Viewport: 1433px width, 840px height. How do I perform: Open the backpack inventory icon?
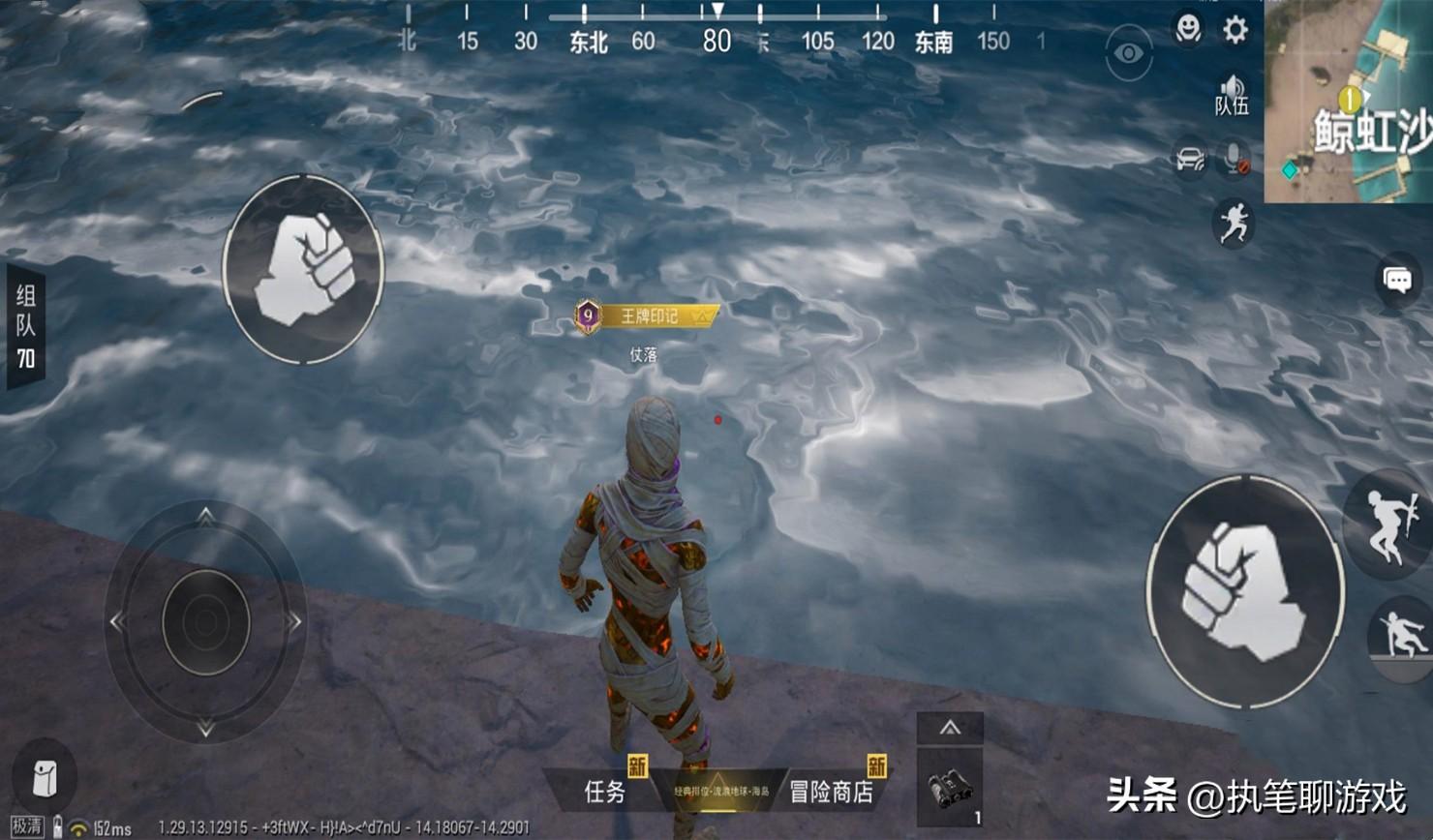click(x=45, y=778)
